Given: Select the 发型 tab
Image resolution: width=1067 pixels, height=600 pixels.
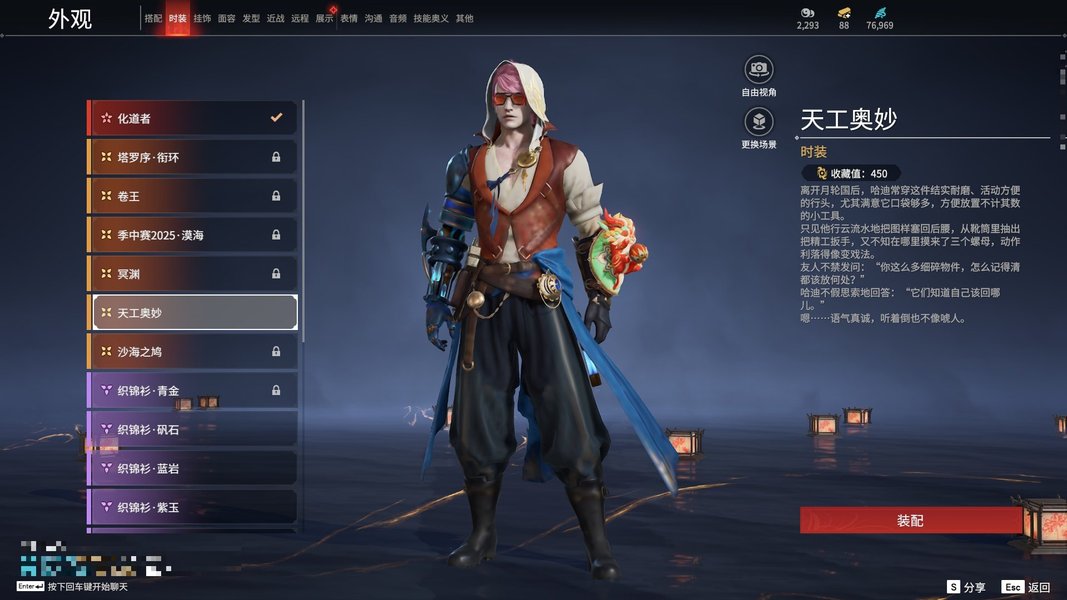Looking at the screenshot, I should click(x=251, y=19).
